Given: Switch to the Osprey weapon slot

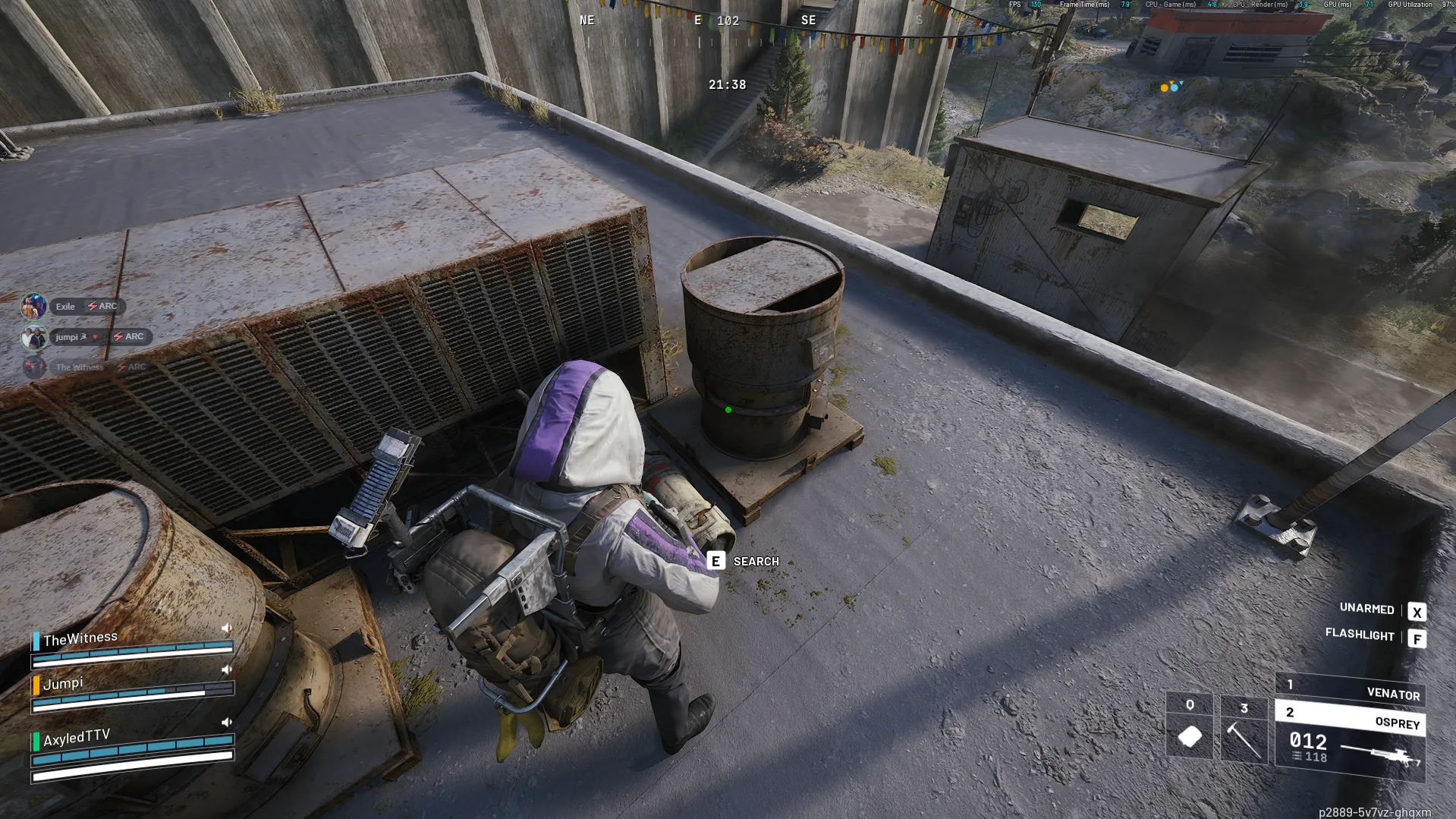Looking at the screenshot, I should (1351, 718).
